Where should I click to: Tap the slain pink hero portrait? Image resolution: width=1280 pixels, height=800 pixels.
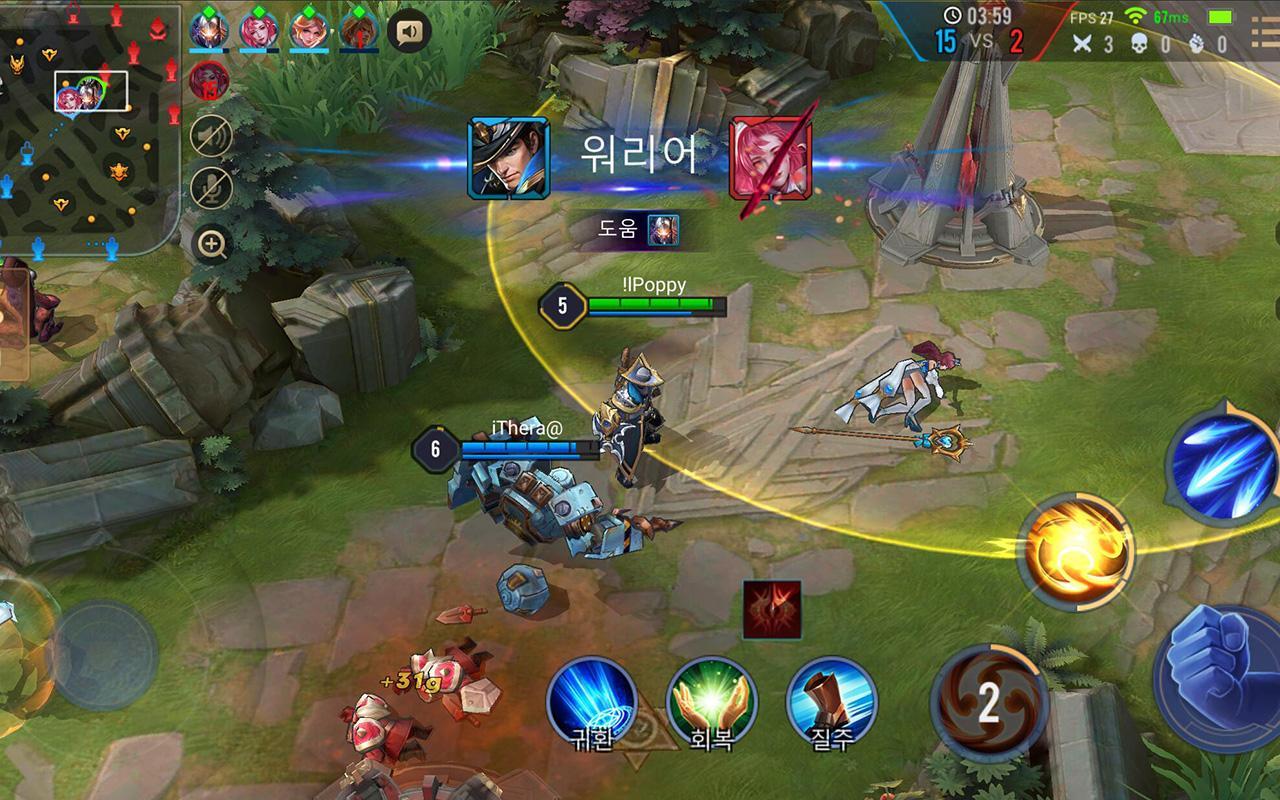(x=769, y=160)
